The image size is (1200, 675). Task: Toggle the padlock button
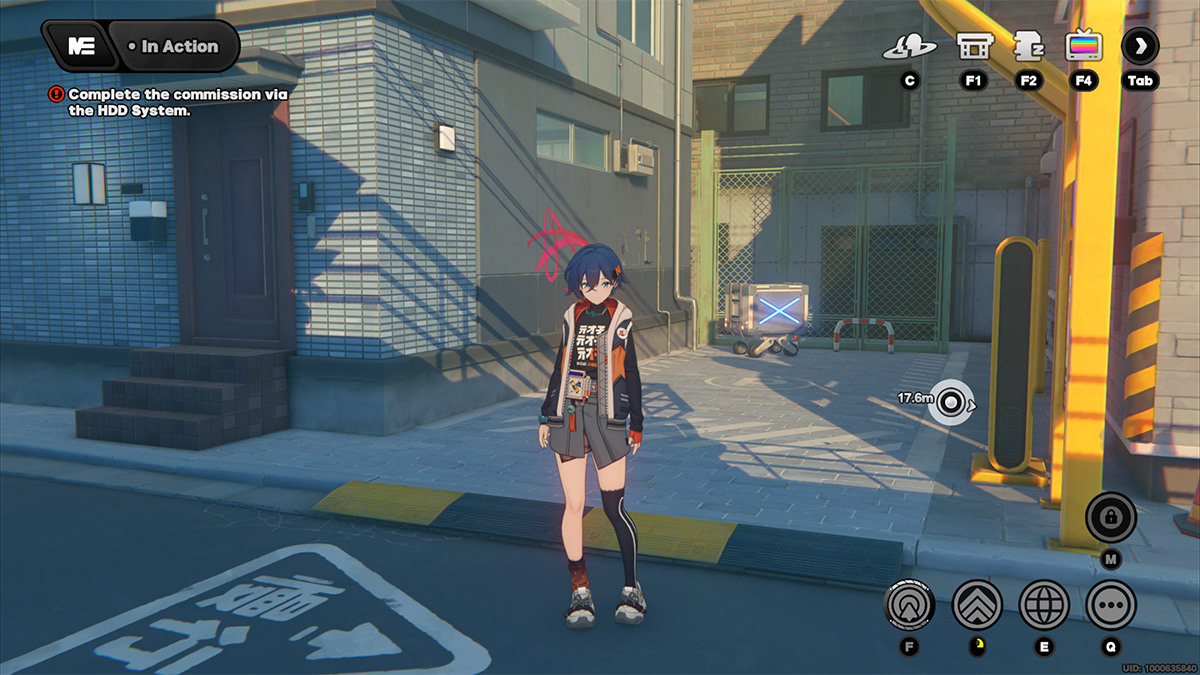1111,518
